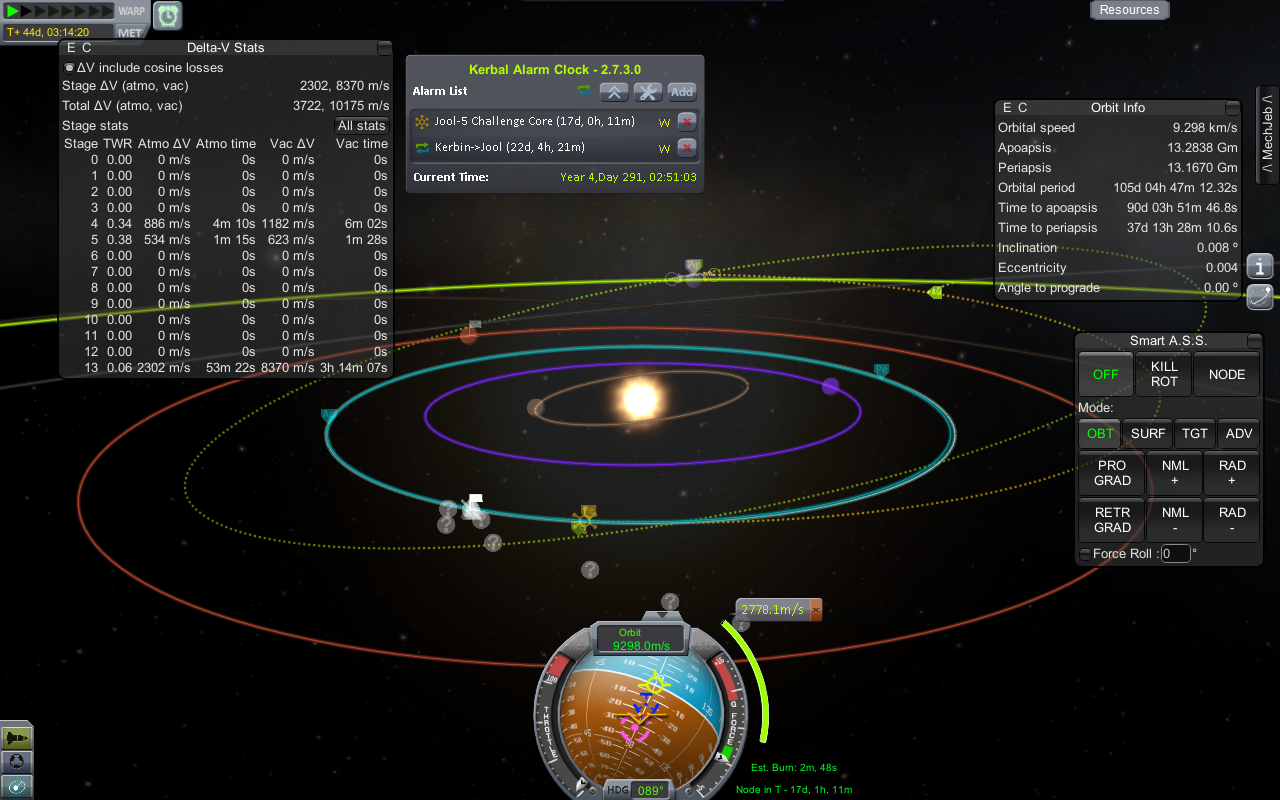
Task: Turn Smart A.S.S. OFF
Action: [x=1105, y=374]
